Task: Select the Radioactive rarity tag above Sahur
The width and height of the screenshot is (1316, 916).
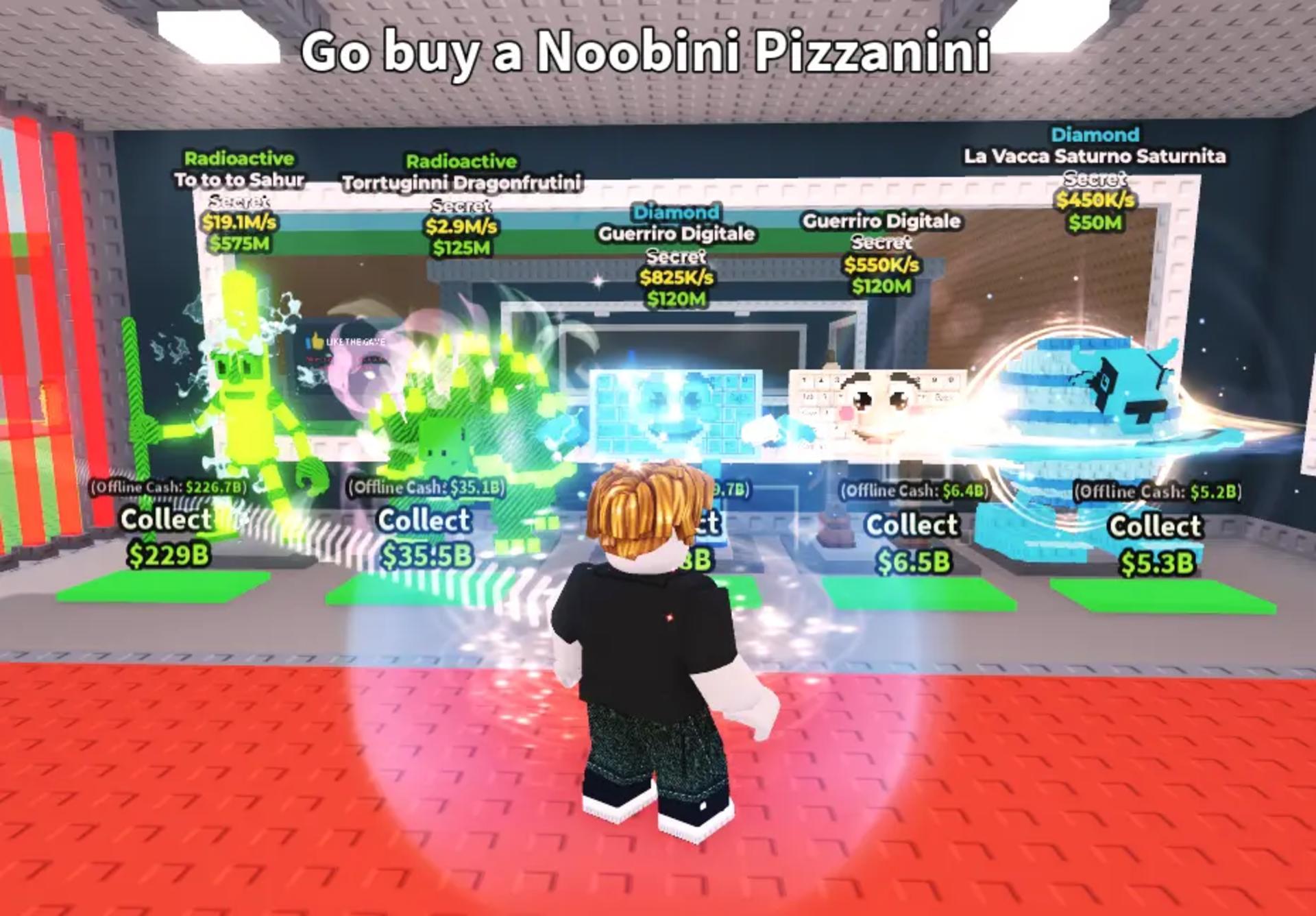Action: click(239, 157)
